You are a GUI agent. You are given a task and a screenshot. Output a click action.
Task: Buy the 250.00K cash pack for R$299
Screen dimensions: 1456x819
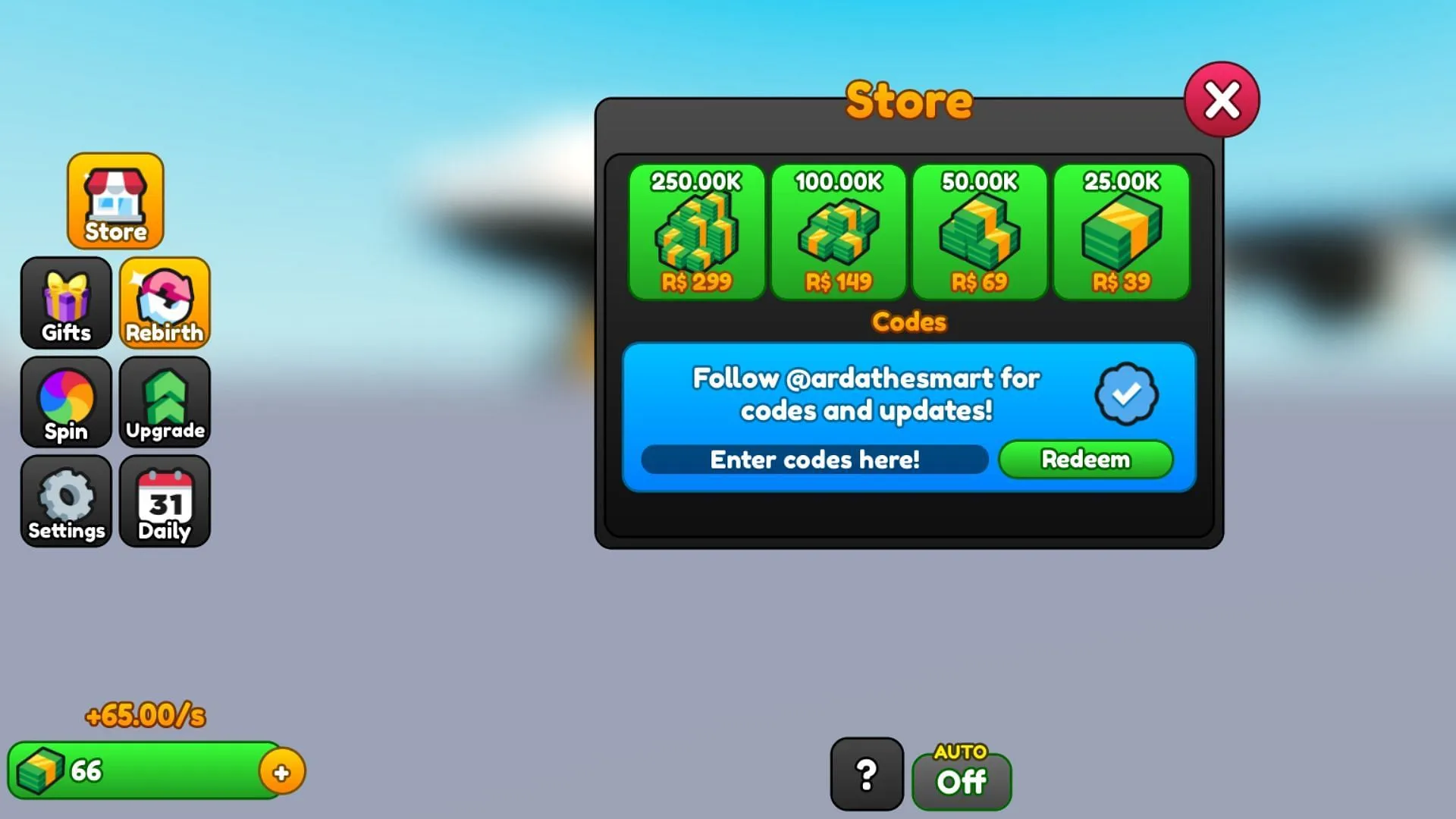pos(696,233)
